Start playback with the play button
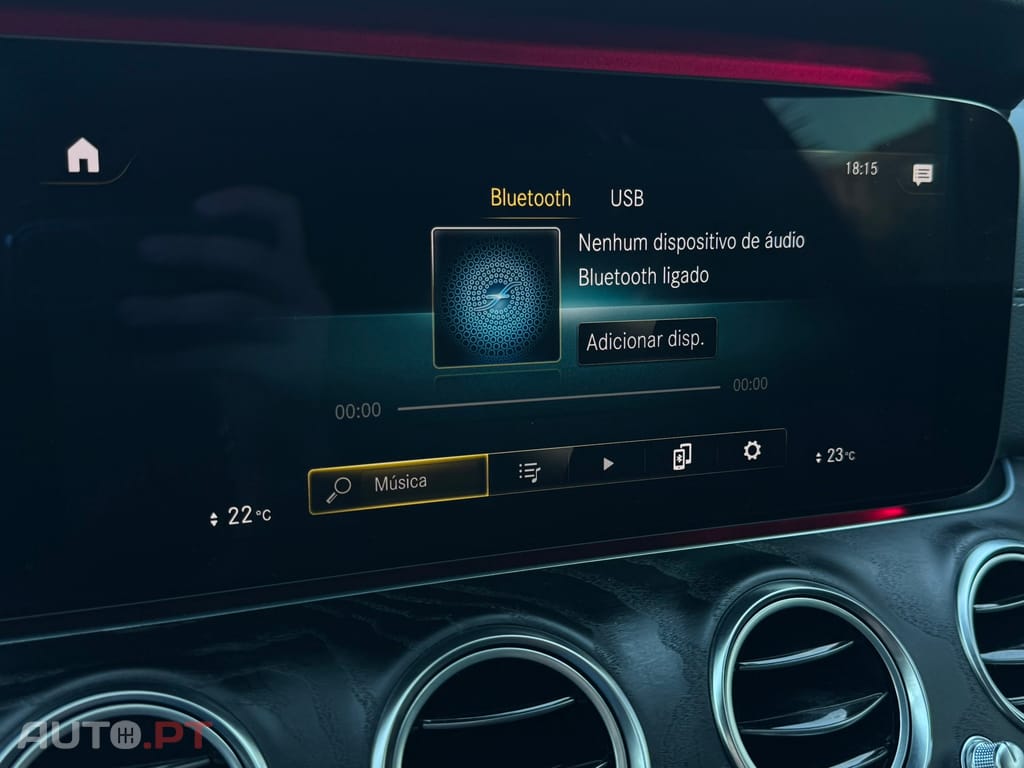The height and width of the screenshot is (768, 1024). (608, 463)
